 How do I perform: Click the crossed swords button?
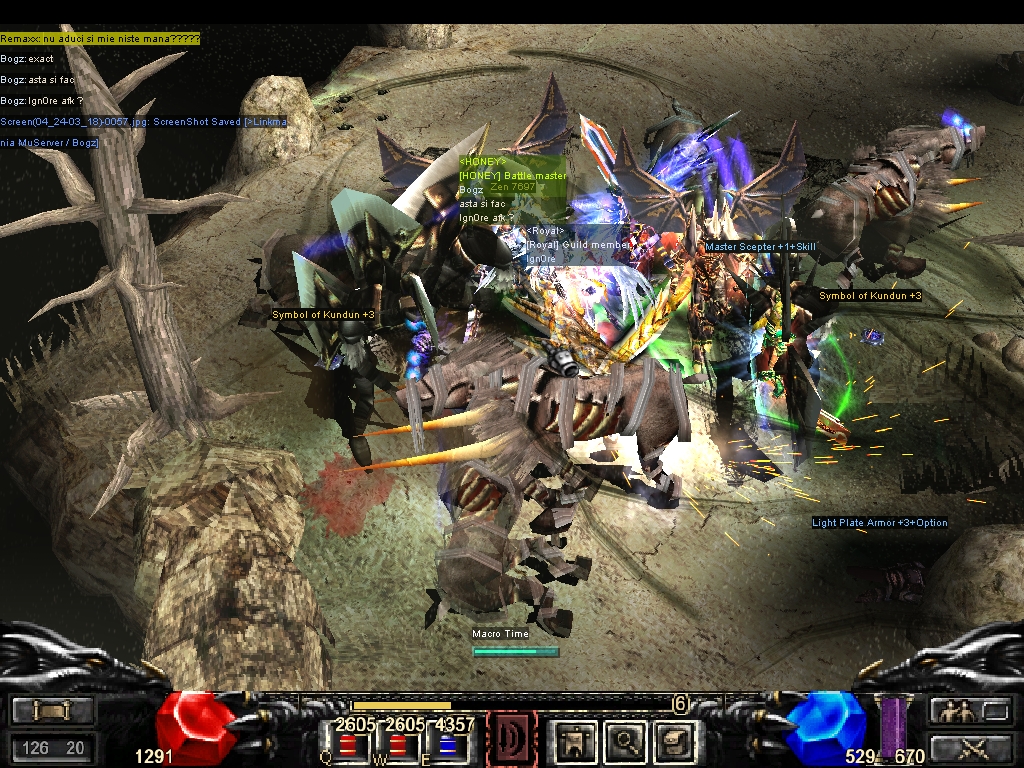pyautogui.click(x=964, y=747)
